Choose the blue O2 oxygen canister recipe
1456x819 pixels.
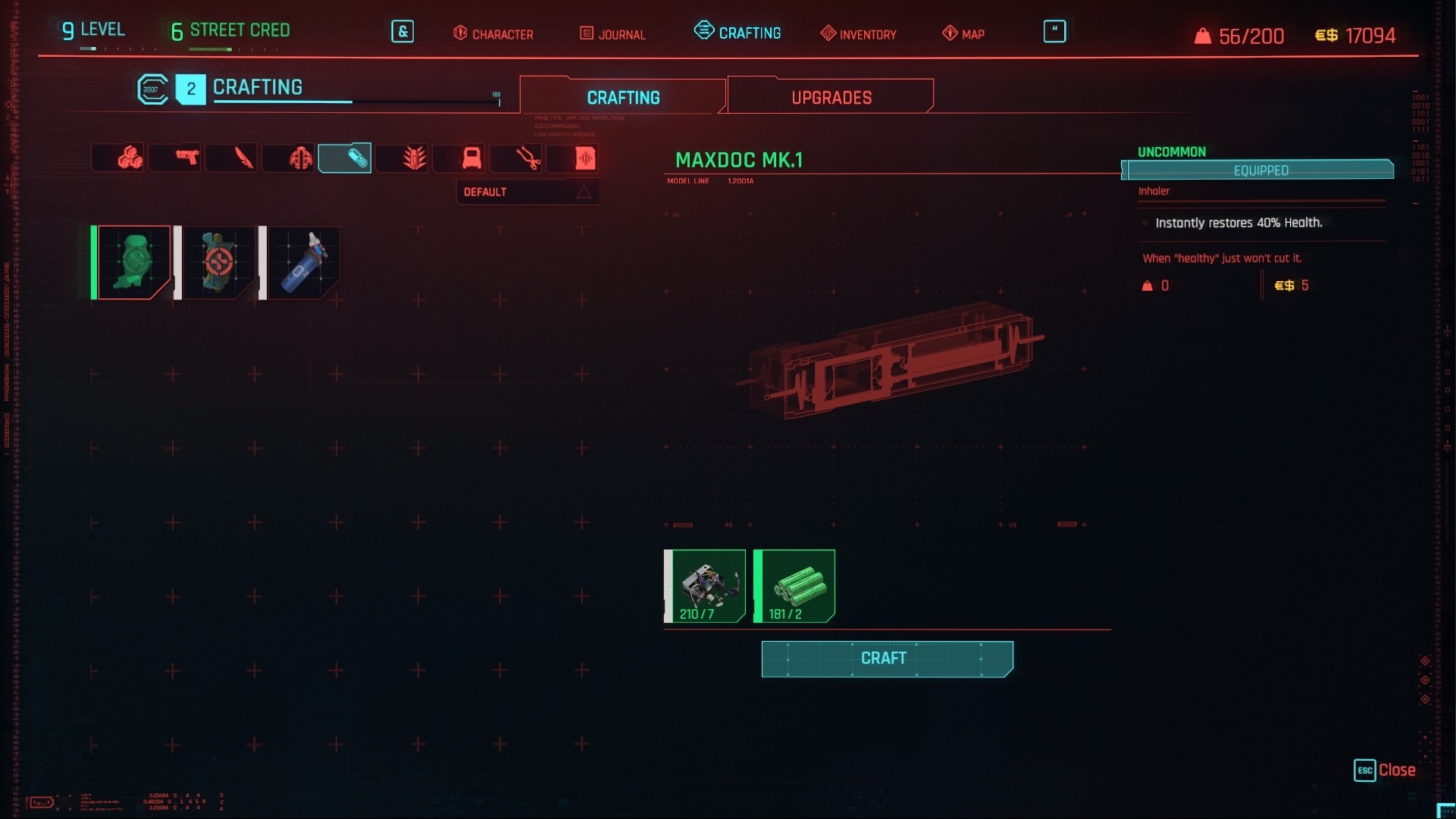(x=303, y=262)
